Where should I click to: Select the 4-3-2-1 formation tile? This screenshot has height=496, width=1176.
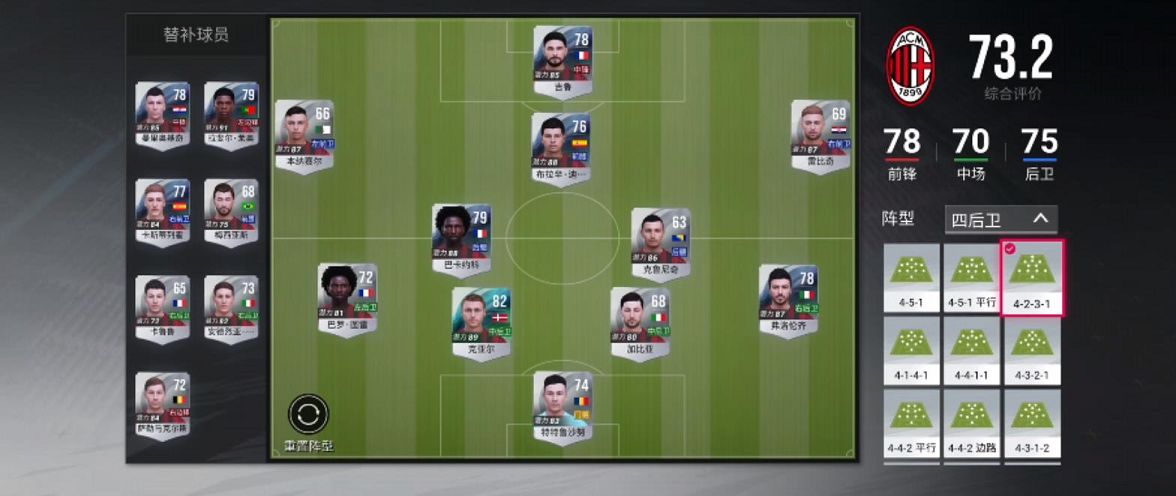(x=1031, y=350)
